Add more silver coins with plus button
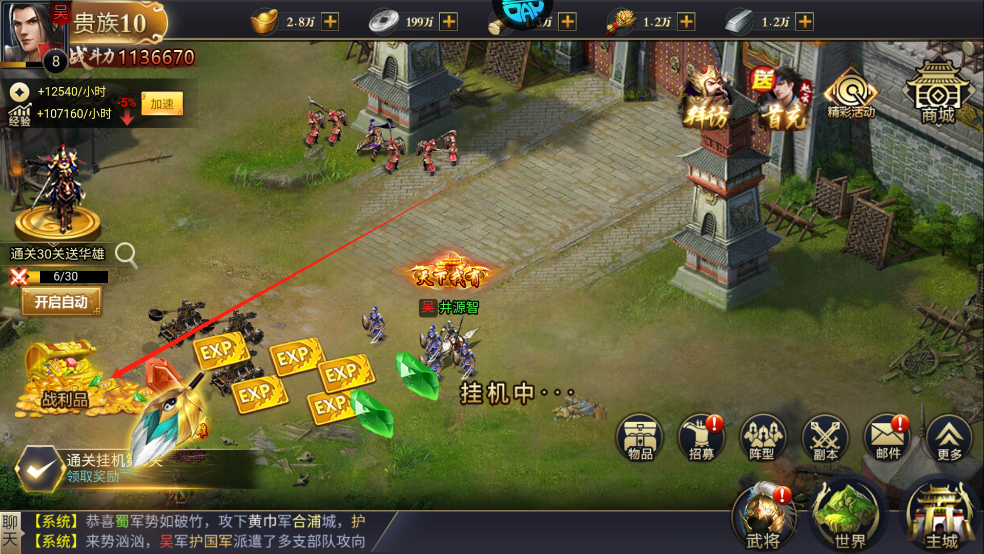984x554 pixels. click(x=448, y=21)
